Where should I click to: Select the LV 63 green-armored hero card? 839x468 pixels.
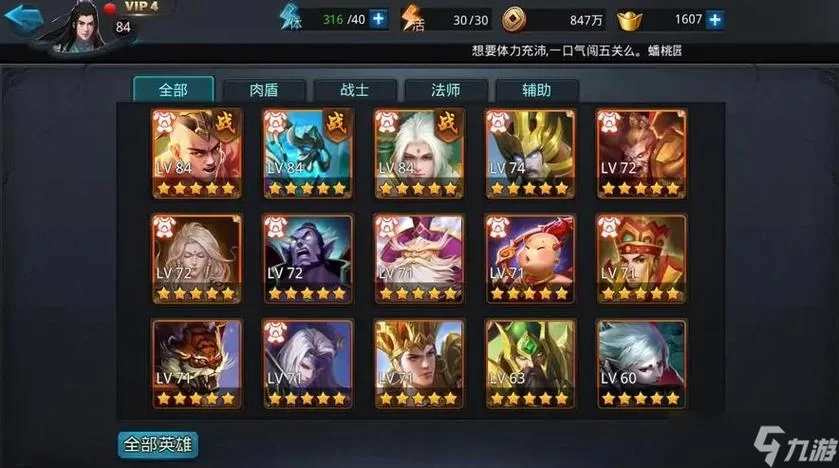click(529, 363)
